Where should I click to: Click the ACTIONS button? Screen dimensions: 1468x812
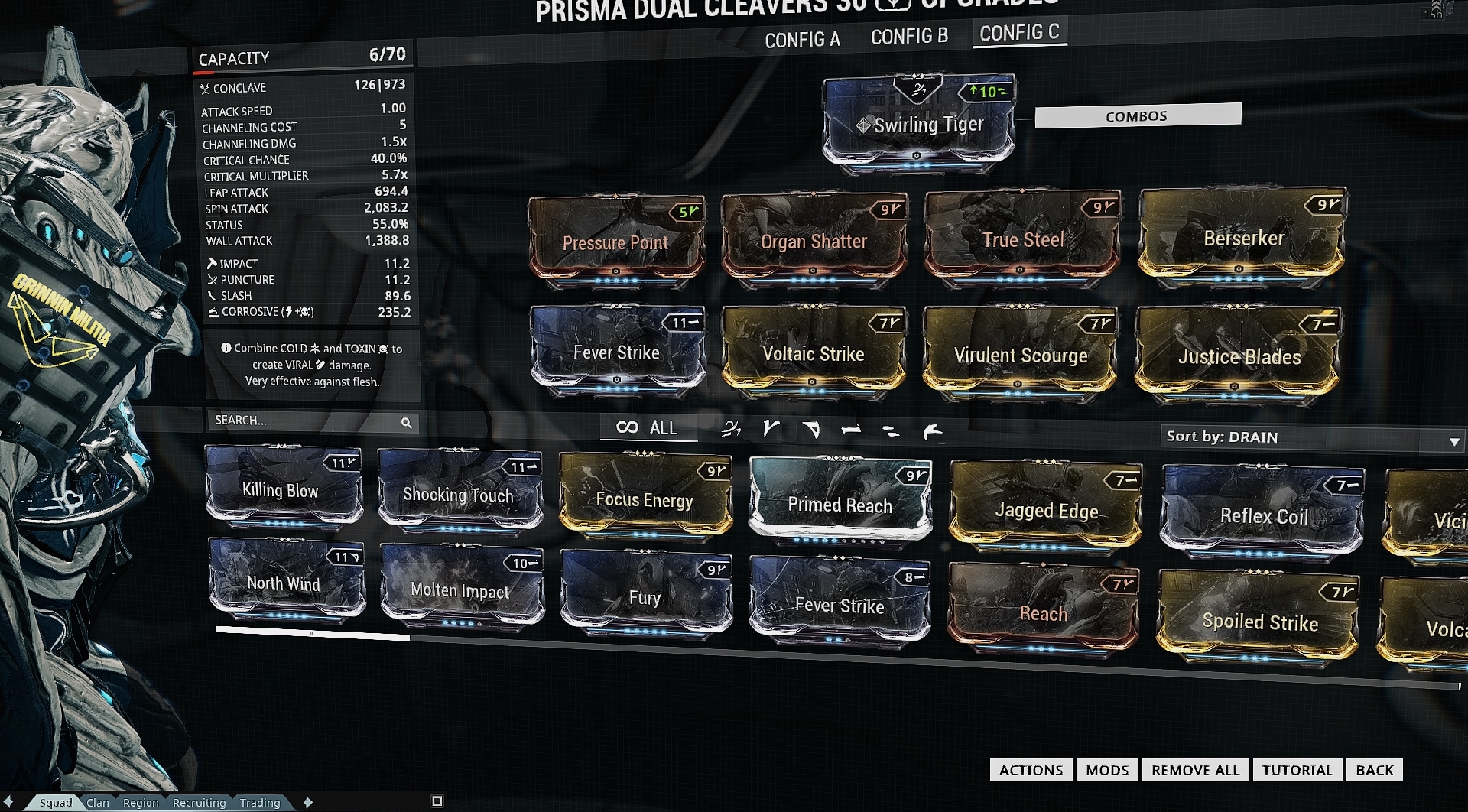(1030, 770)
